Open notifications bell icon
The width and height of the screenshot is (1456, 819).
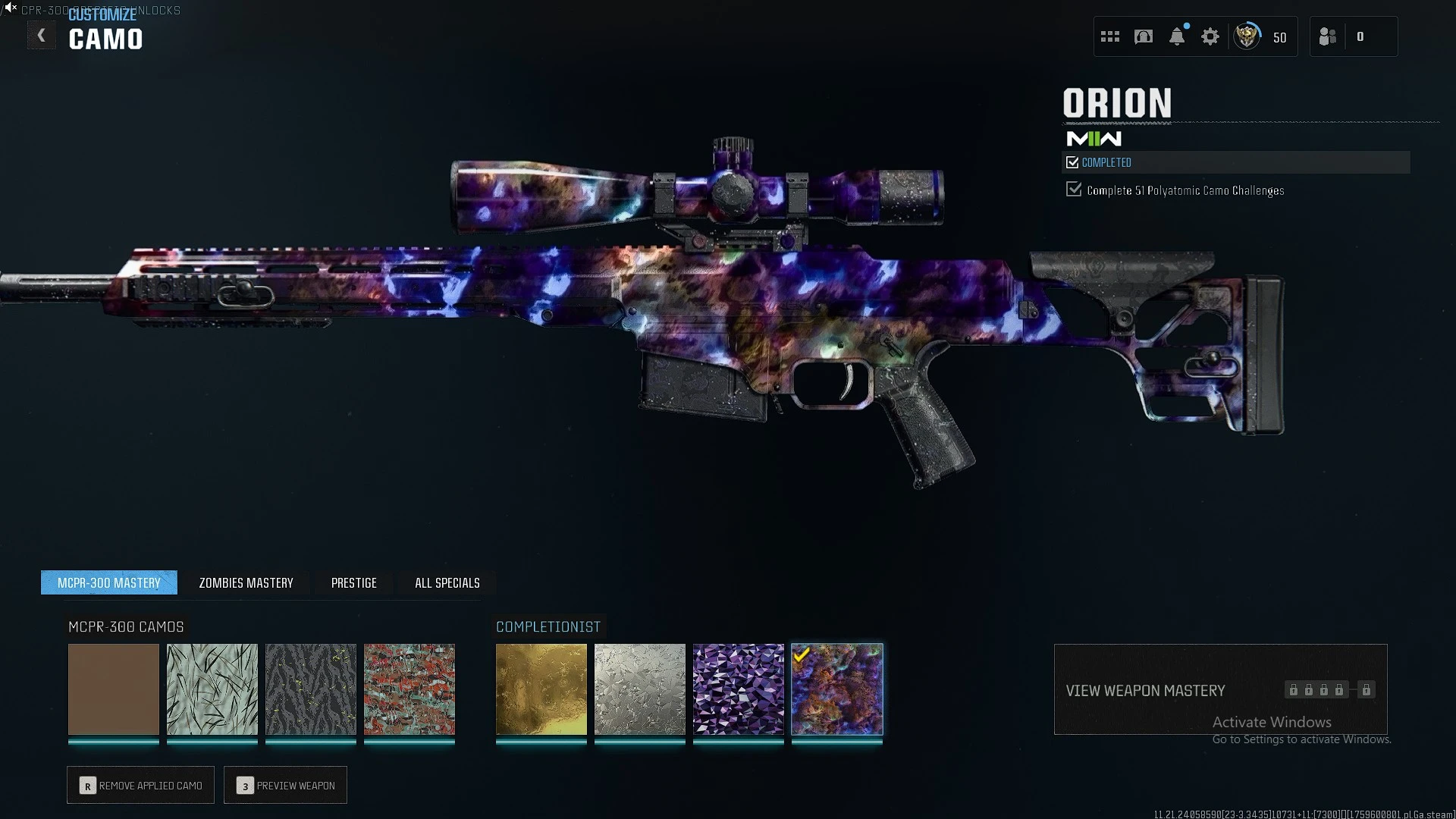(1177, 36)
